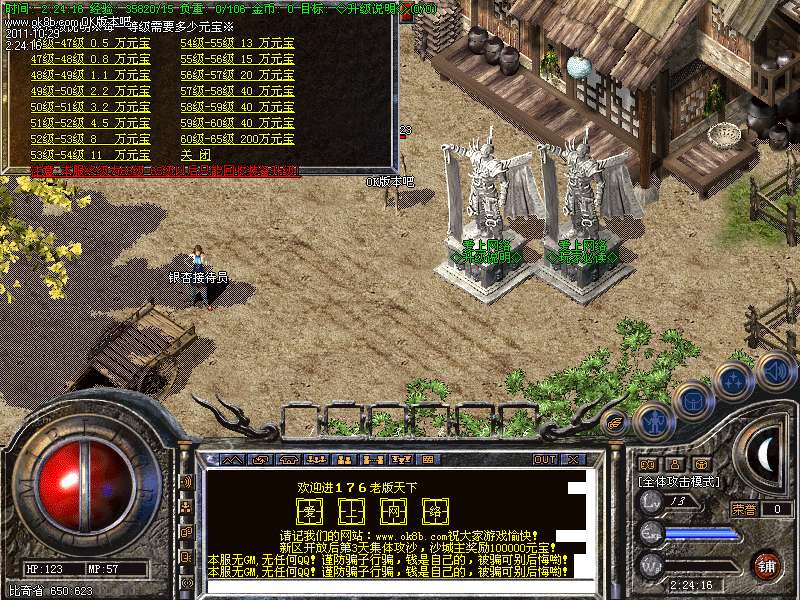
Task: Click the X button above the chat
Action: click(573, 459)
